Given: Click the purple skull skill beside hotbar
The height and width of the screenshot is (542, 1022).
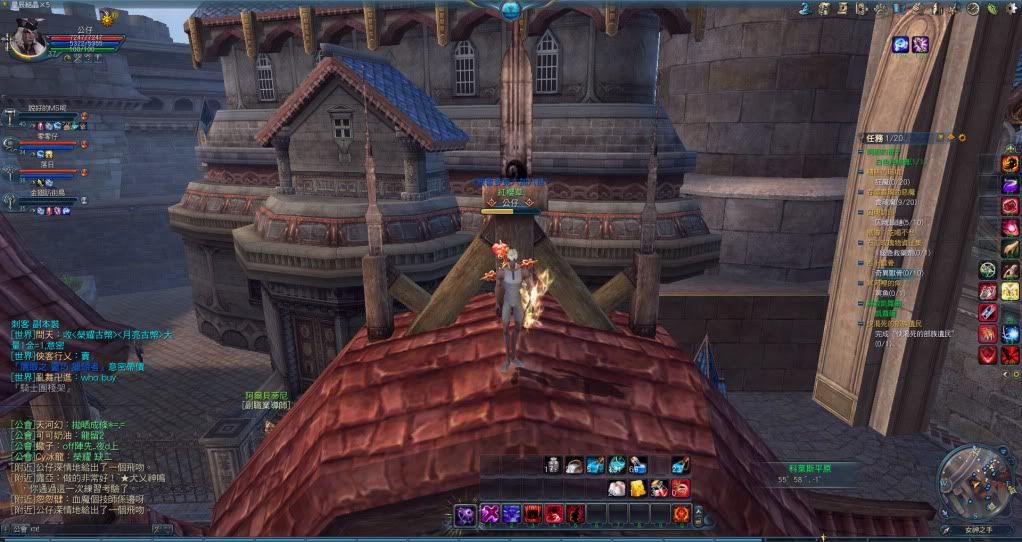Looking at the screenshot, I should (466, 514).
